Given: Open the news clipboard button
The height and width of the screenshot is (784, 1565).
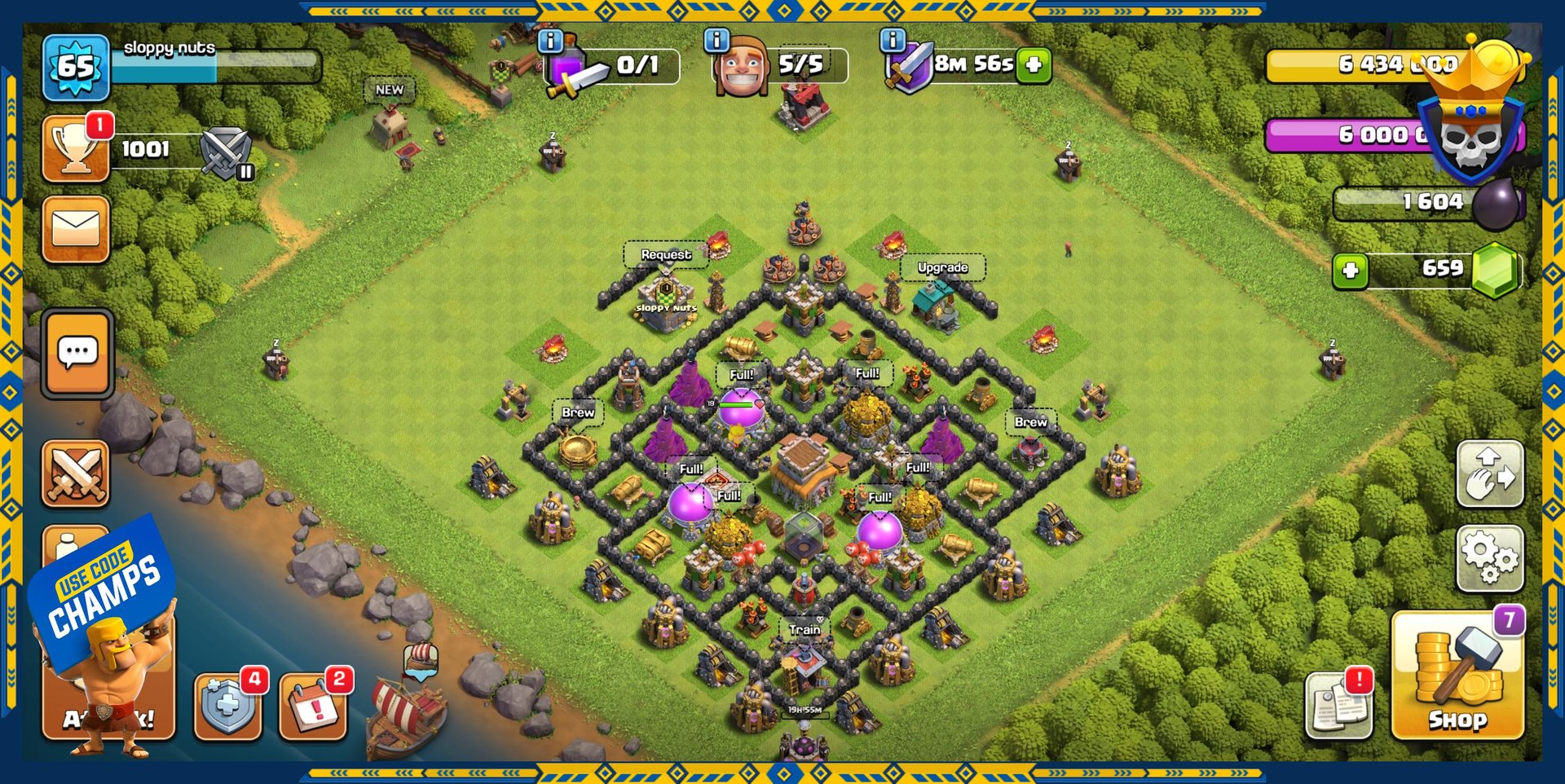Looking at the screenshot, I should point(1338,704).
